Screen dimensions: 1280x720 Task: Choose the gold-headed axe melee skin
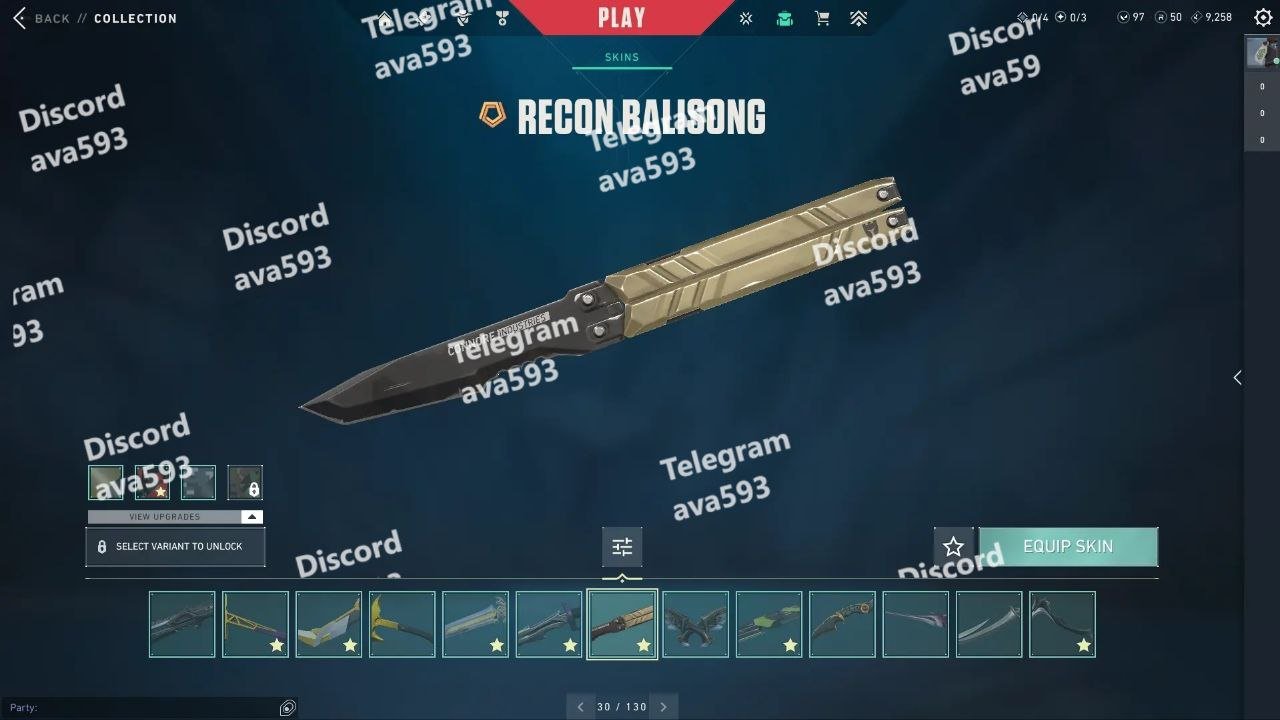tap(402, 624)
